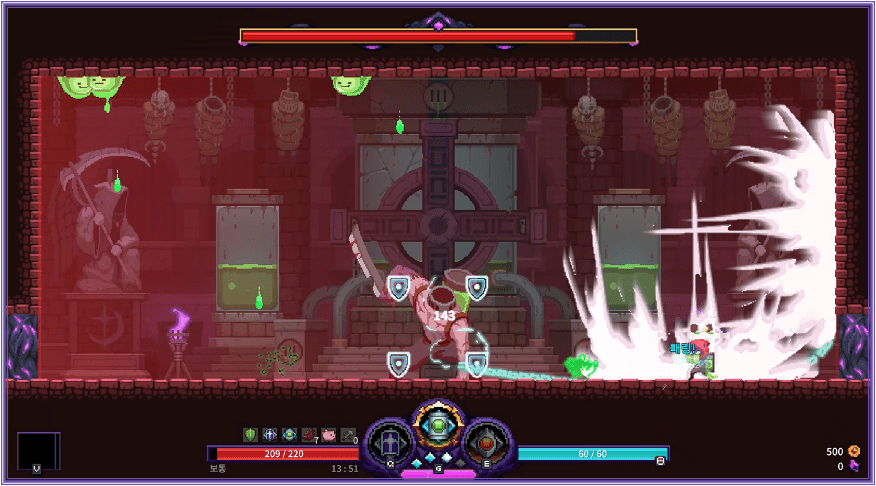Click the hammer item icon
This screenshot has width=876, height=486.
348,435
